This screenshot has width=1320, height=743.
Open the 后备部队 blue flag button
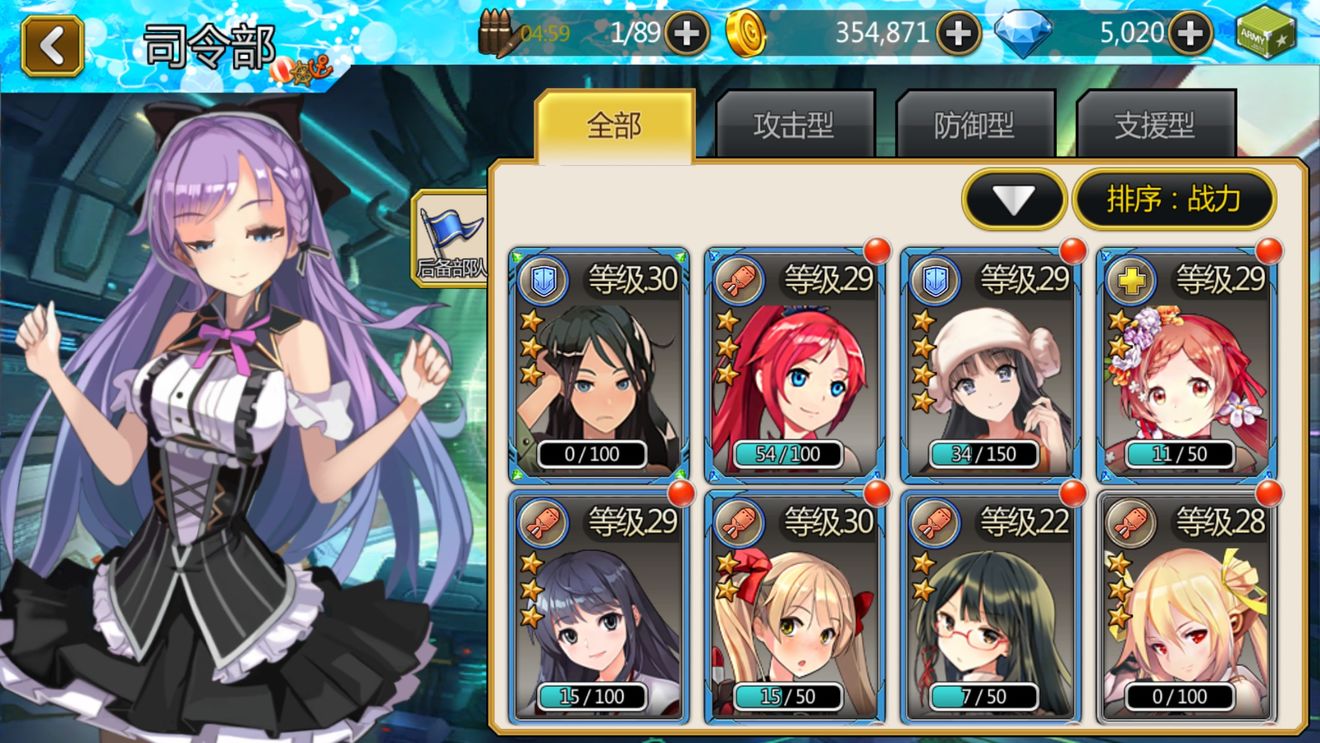coord(450,238)
